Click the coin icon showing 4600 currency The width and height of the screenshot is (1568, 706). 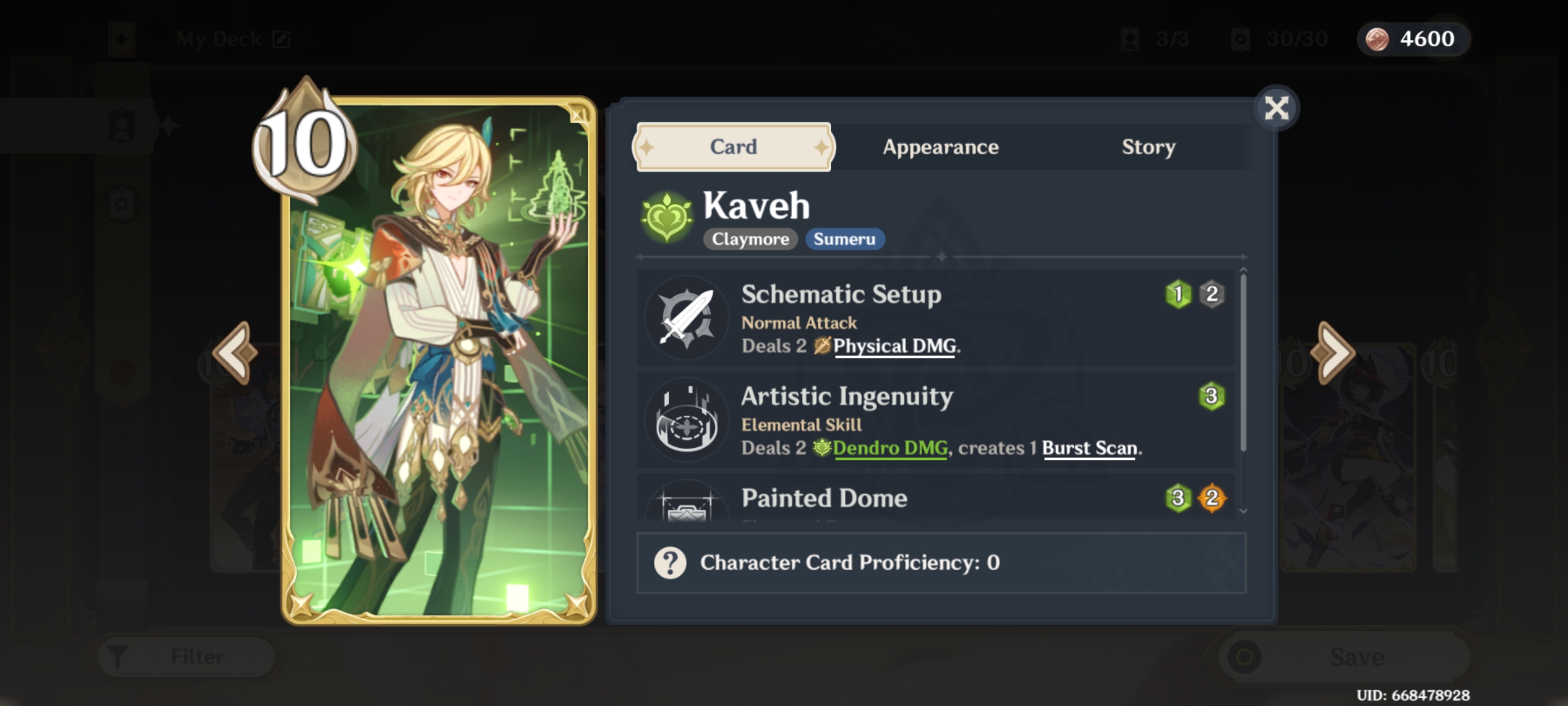(x=1378, y=39)
